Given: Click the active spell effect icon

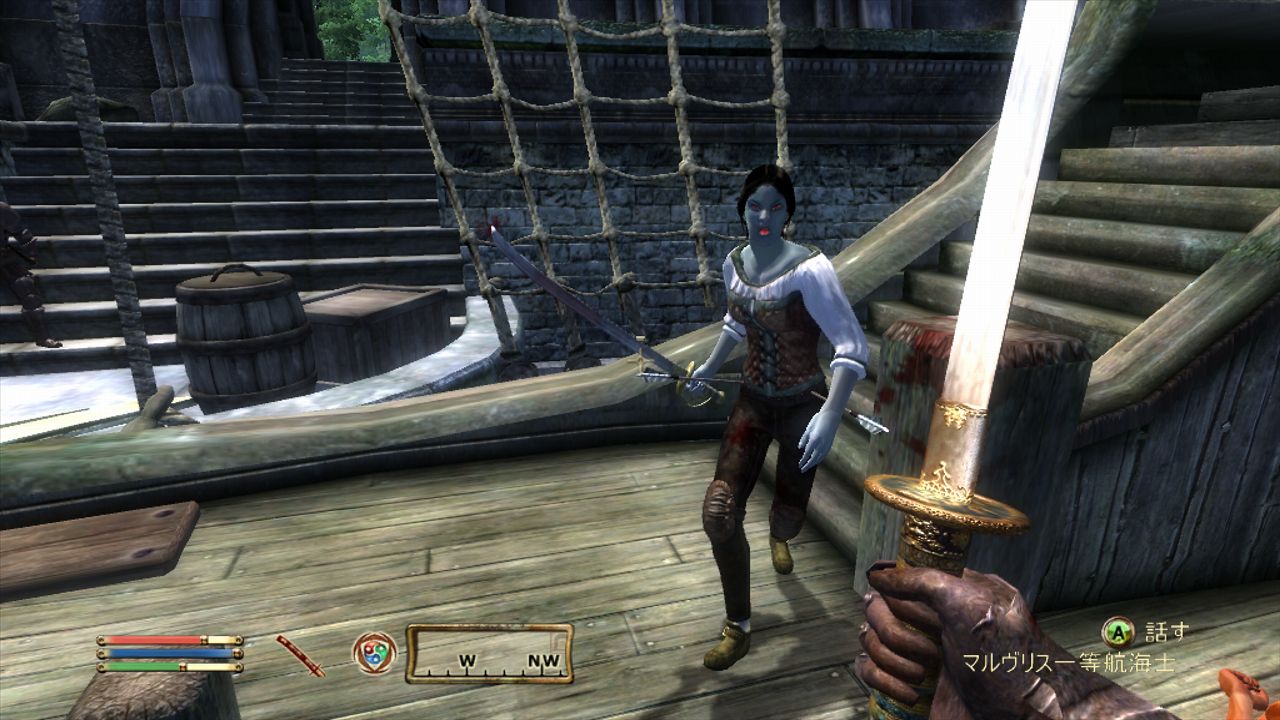Looking at the screenshot, I should click(374, 653).
